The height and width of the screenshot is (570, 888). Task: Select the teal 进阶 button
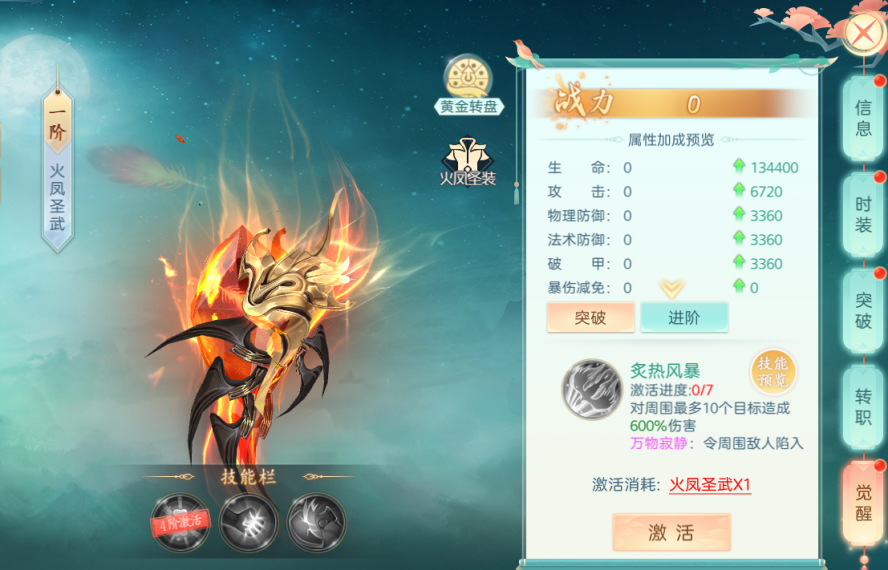pos(684,317)
